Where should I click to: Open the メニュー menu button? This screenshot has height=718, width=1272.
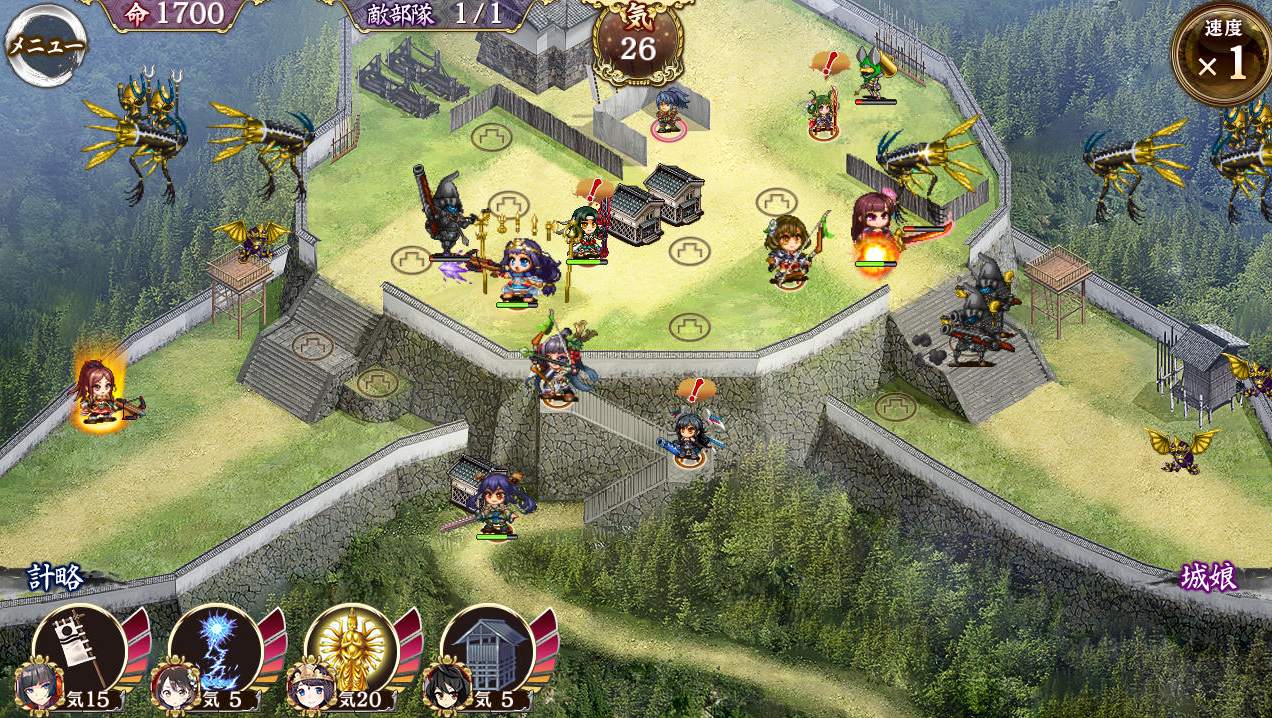pos(46,45)
